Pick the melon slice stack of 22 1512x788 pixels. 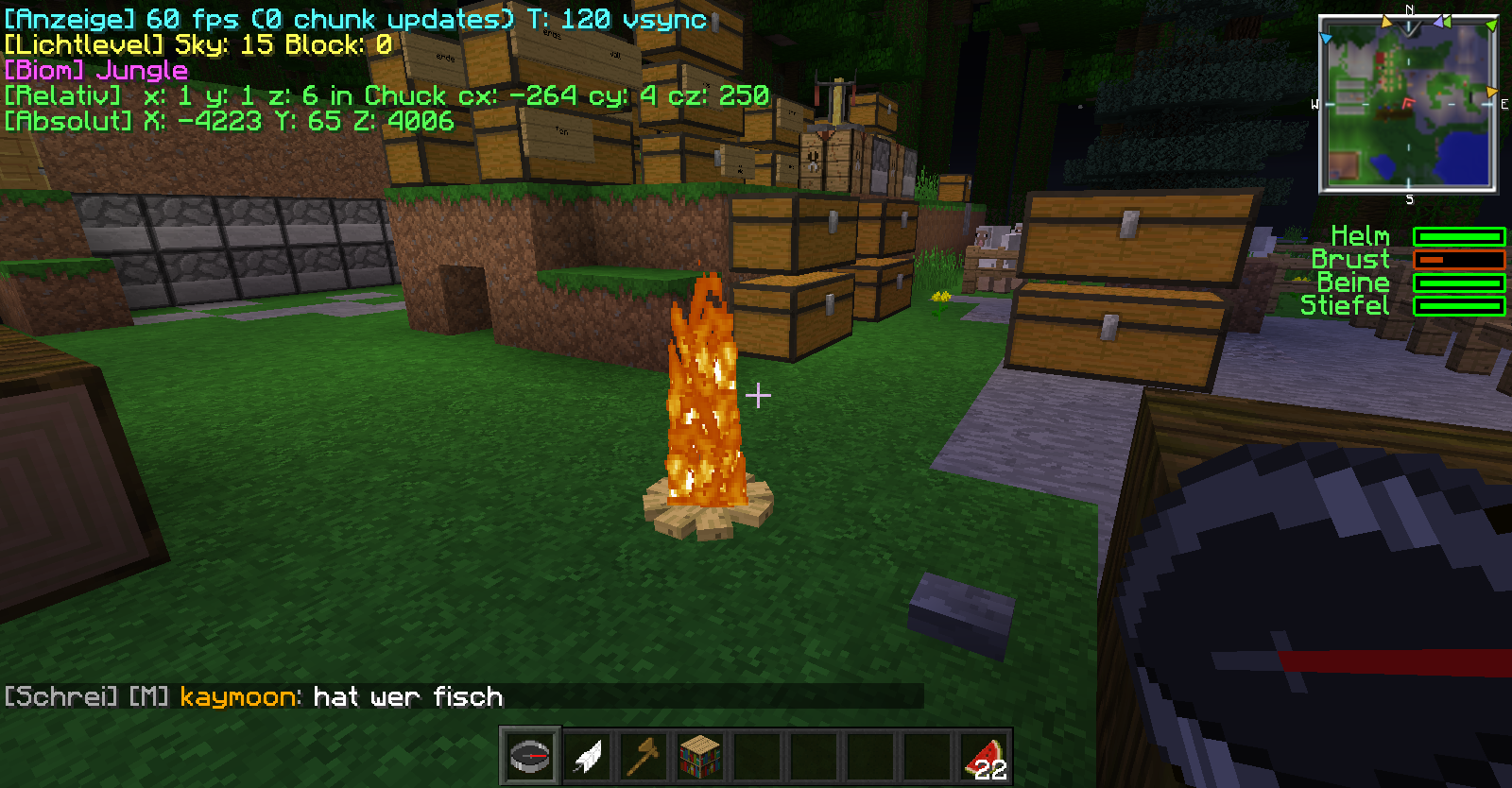(x=984, y=758)
